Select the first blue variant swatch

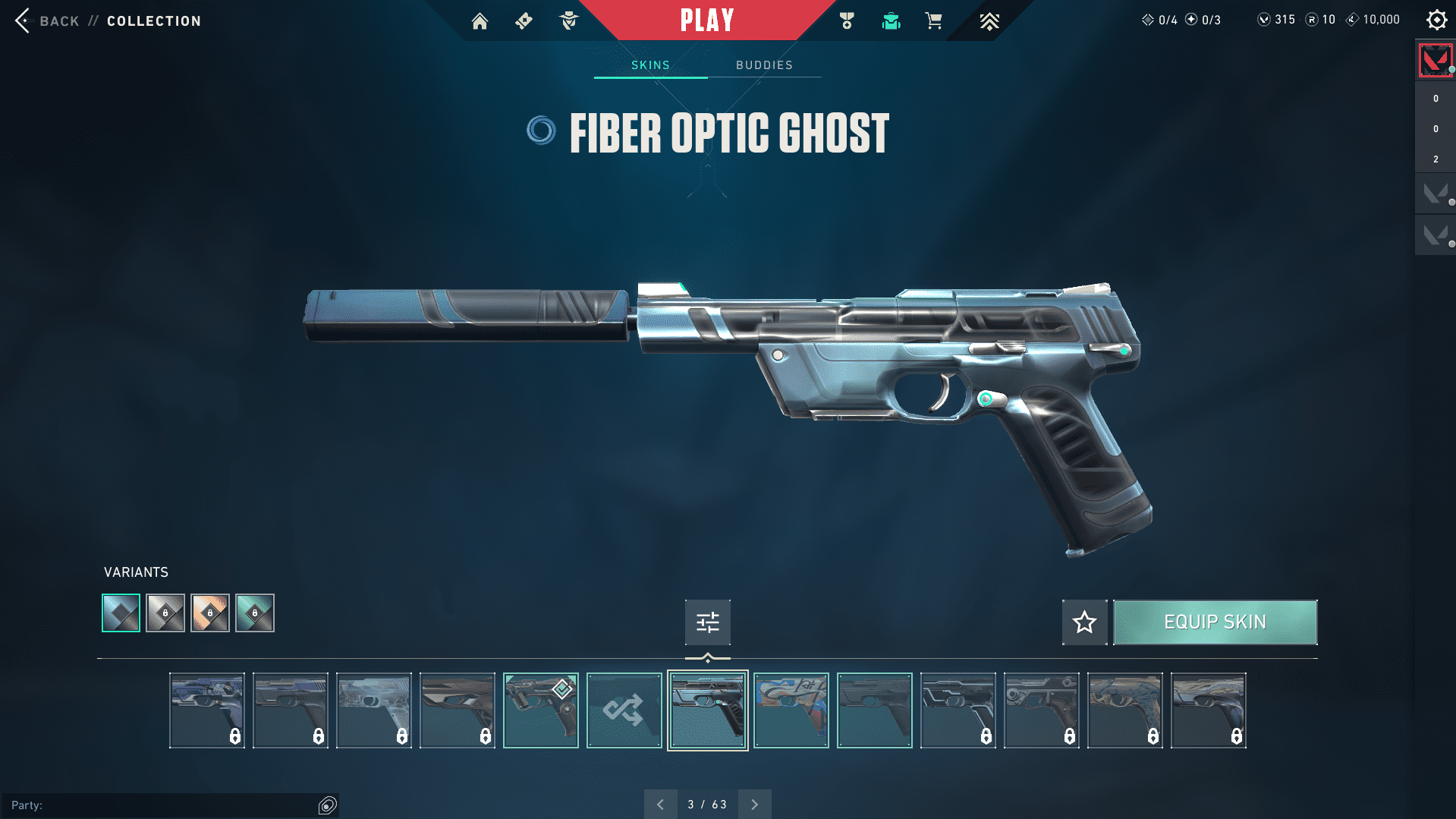[x=121, y=613]
